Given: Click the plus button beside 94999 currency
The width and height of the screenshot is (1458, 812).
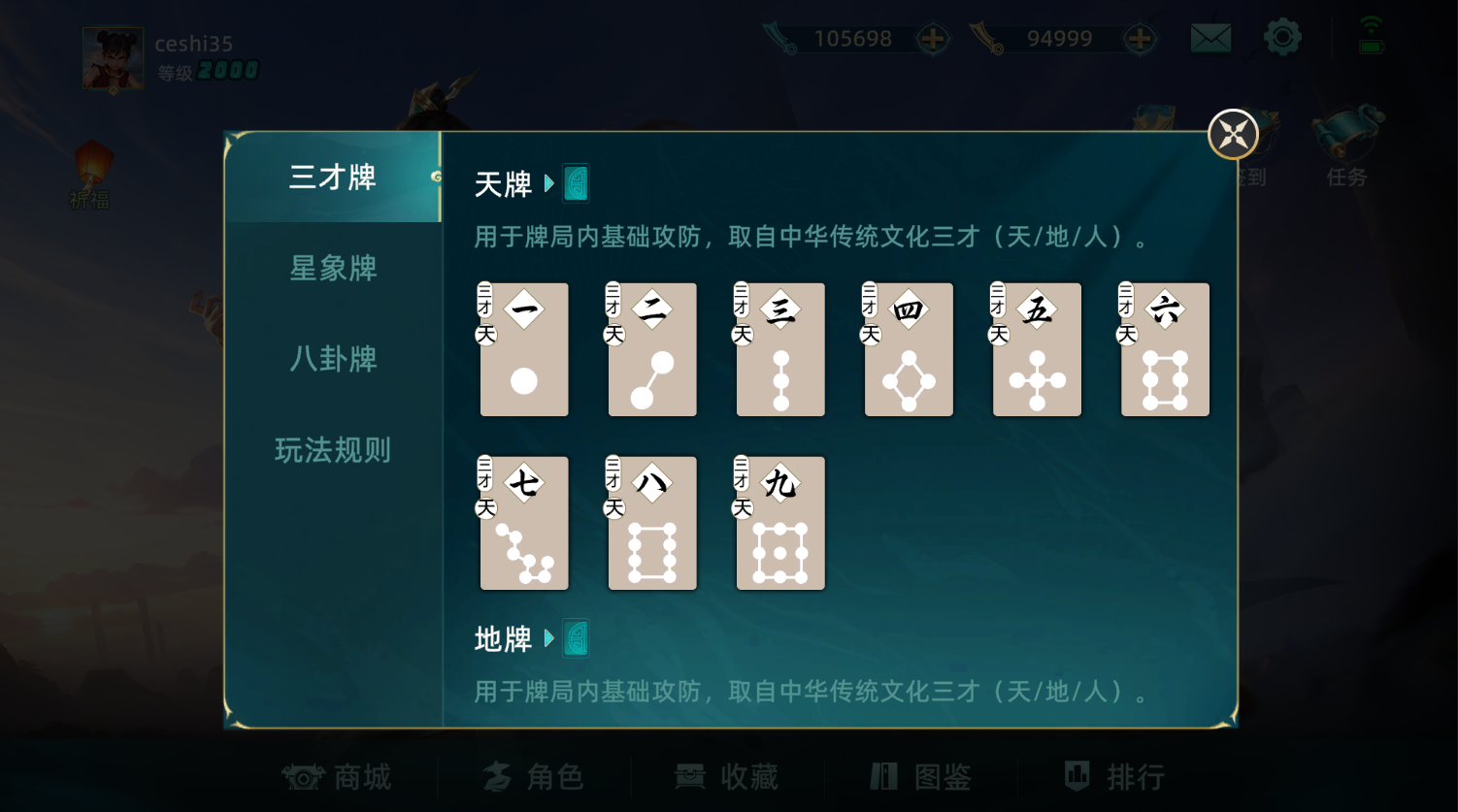Looking at the screenshot, I should tap(1141, 38).
